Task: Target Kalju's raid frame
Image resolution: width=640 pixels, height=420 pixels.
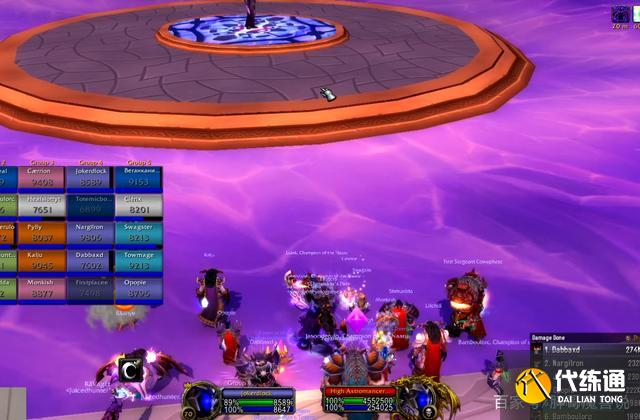Action: point(40,260)
